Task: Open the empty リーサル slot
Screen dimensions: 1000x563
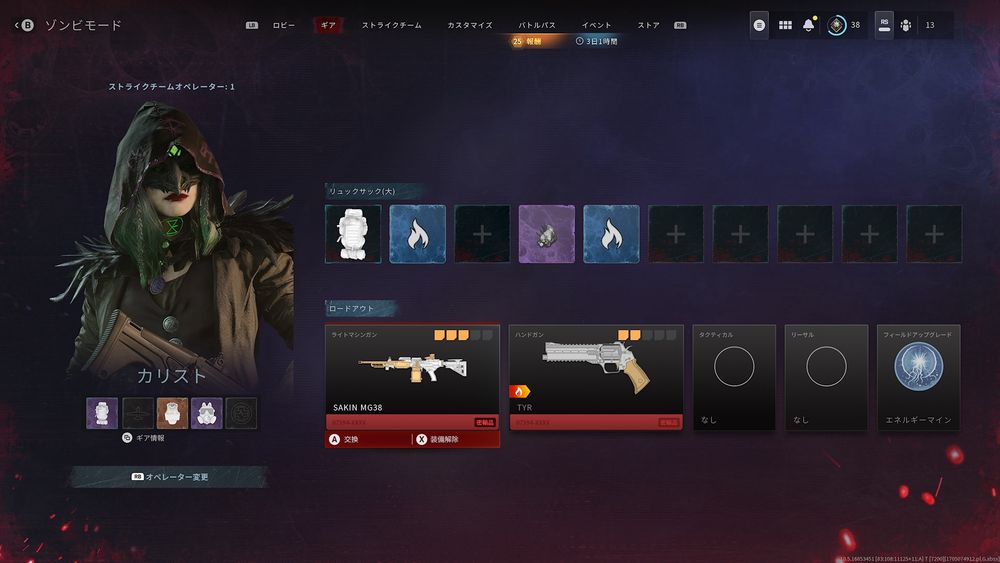Action: coord(826,377)
